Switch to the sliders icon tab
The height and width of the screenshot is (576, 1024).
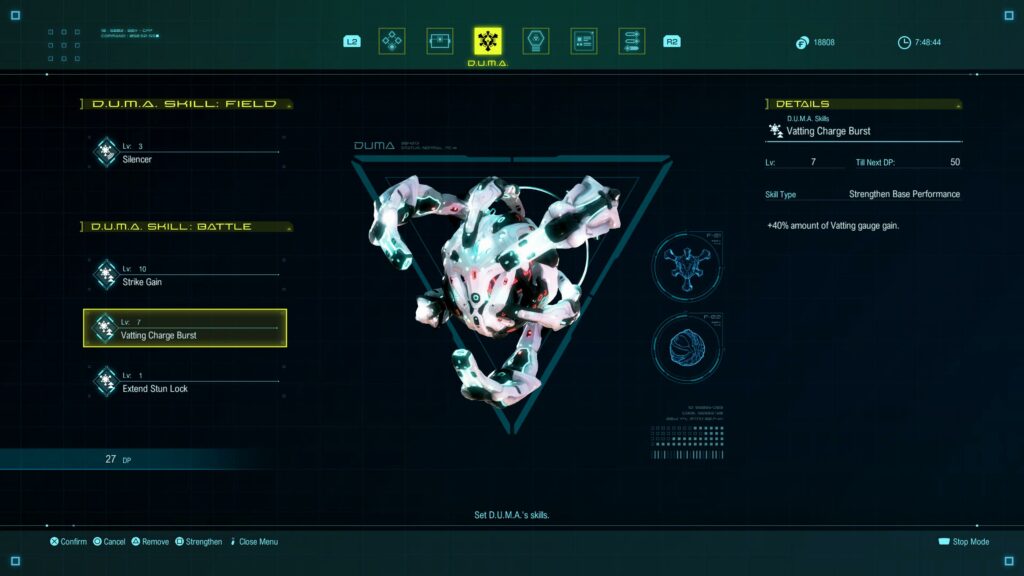(632, 41)
